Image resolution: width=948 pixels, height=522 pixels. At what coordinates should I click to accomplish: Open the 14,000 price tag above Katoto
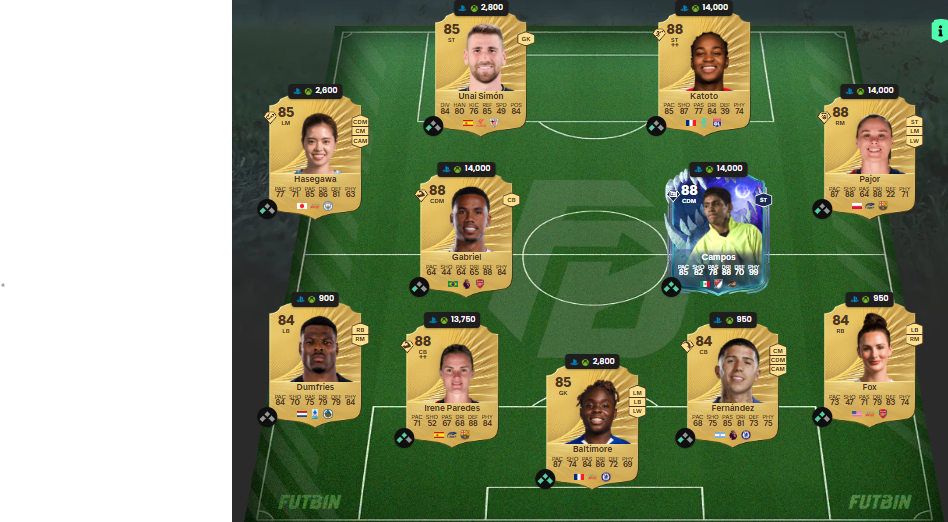pyautogui.click(x=703, y=7)
